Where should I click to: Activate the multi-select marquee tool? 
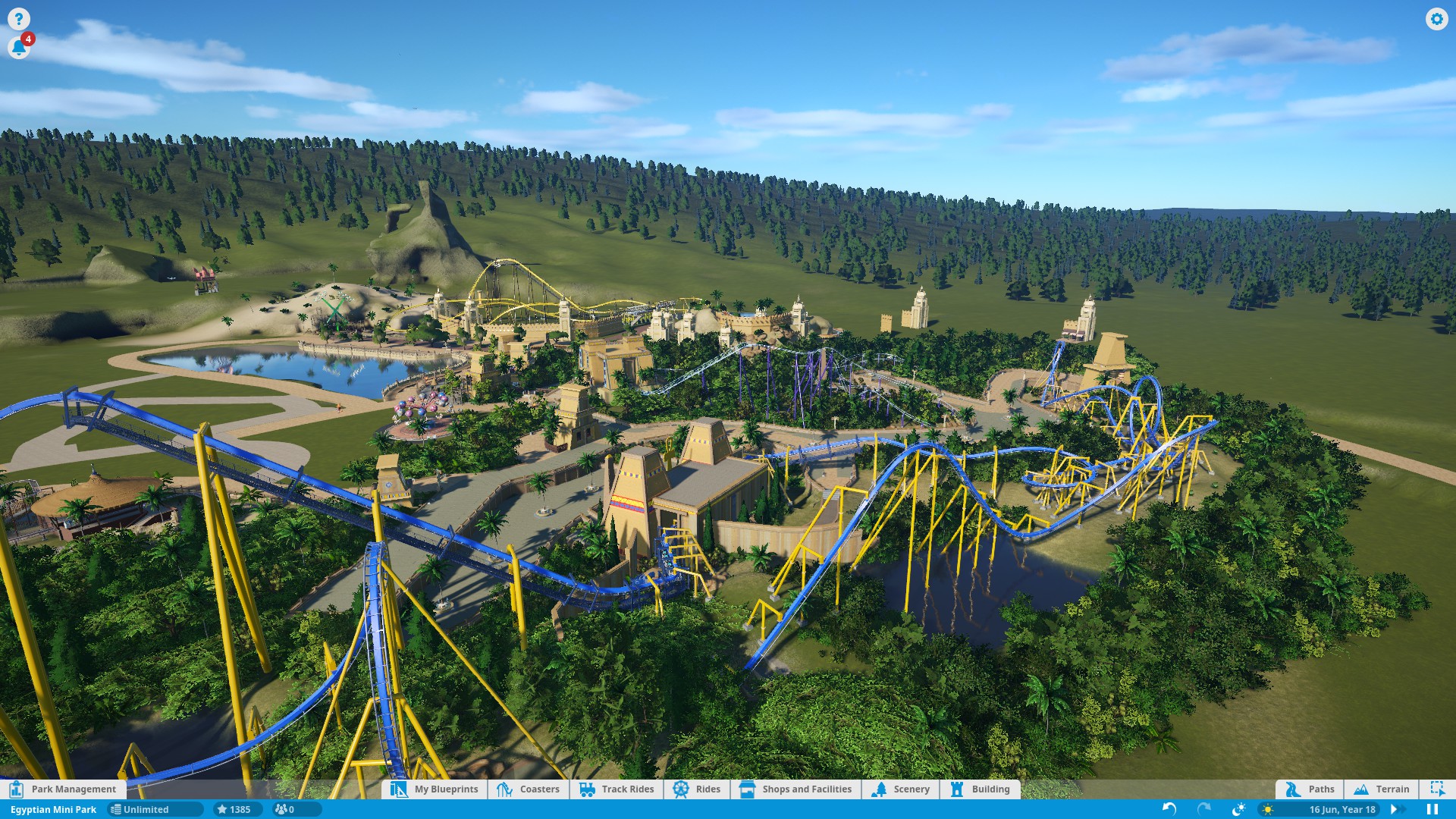[x=1437, y=789]
